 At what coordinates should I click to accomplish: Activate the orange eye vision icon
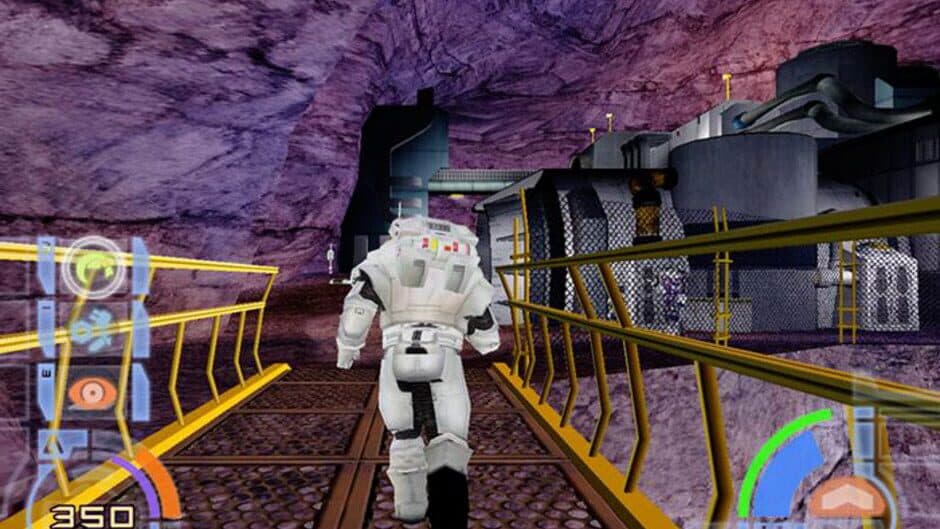[x=93, y=391]
